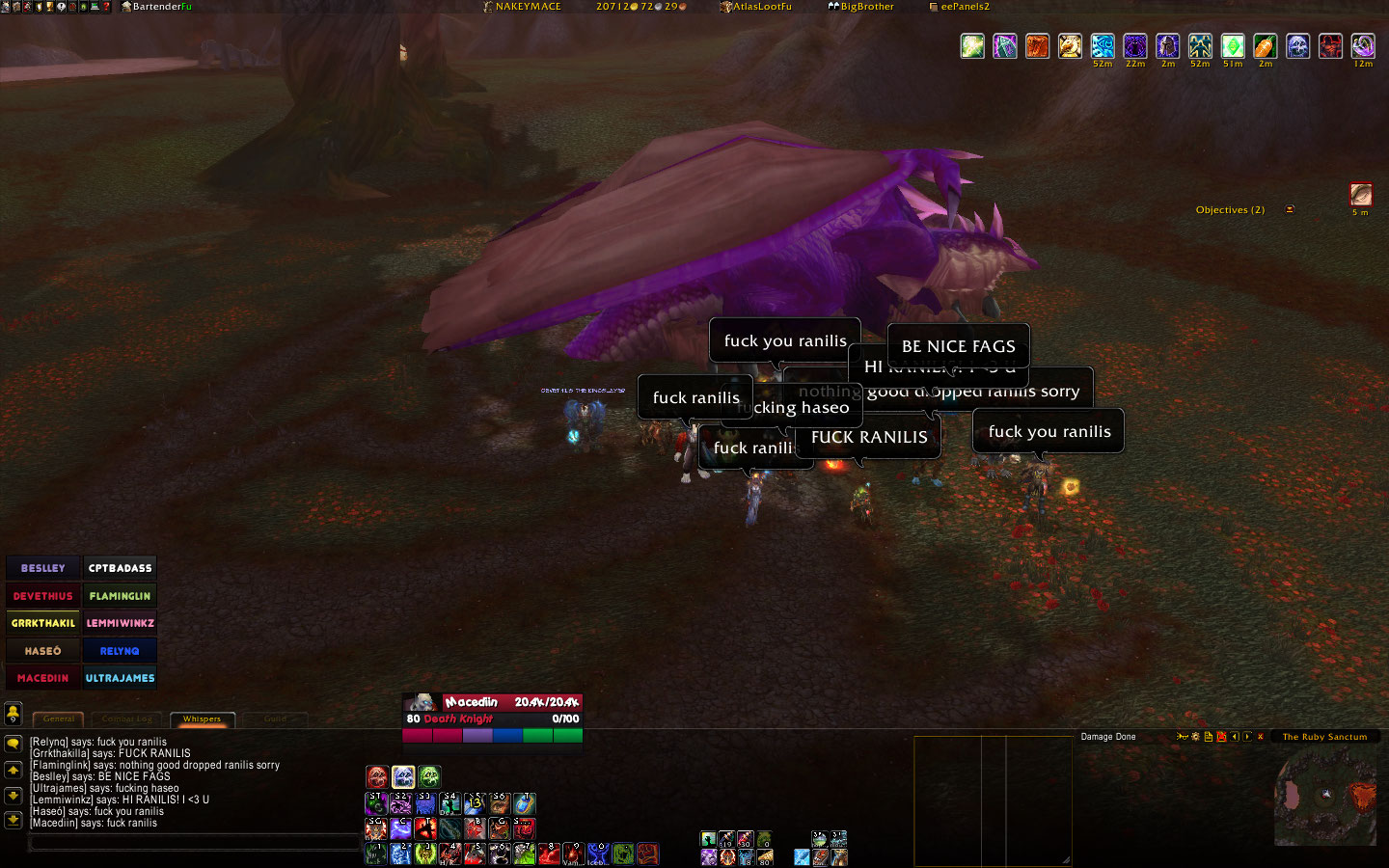Switch to the General chat tab

(58, 719)
